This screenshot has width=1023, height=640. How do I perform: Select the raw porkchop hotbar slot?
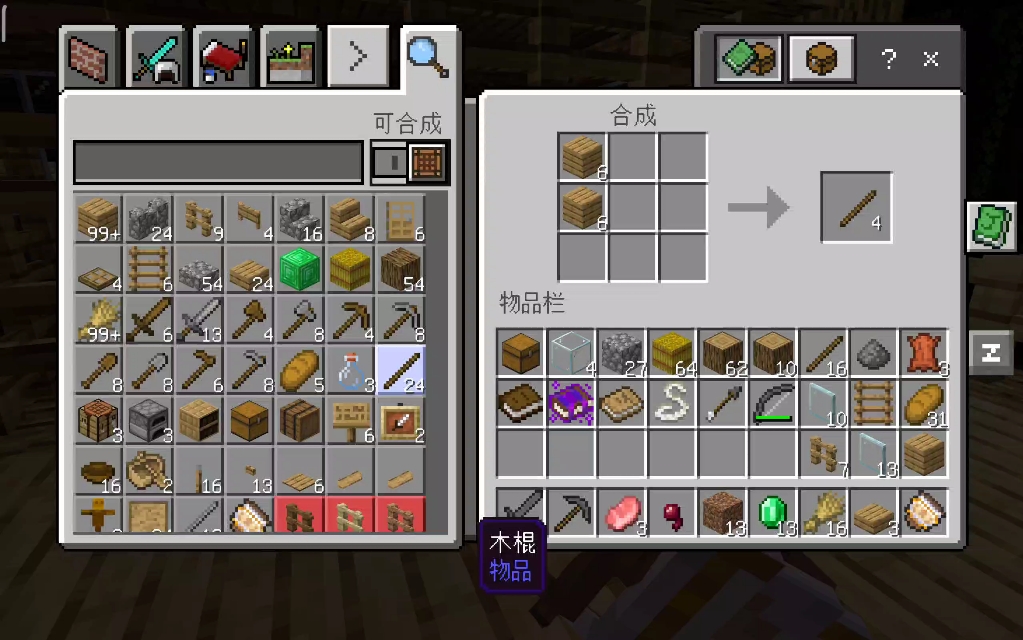[621, 512]
